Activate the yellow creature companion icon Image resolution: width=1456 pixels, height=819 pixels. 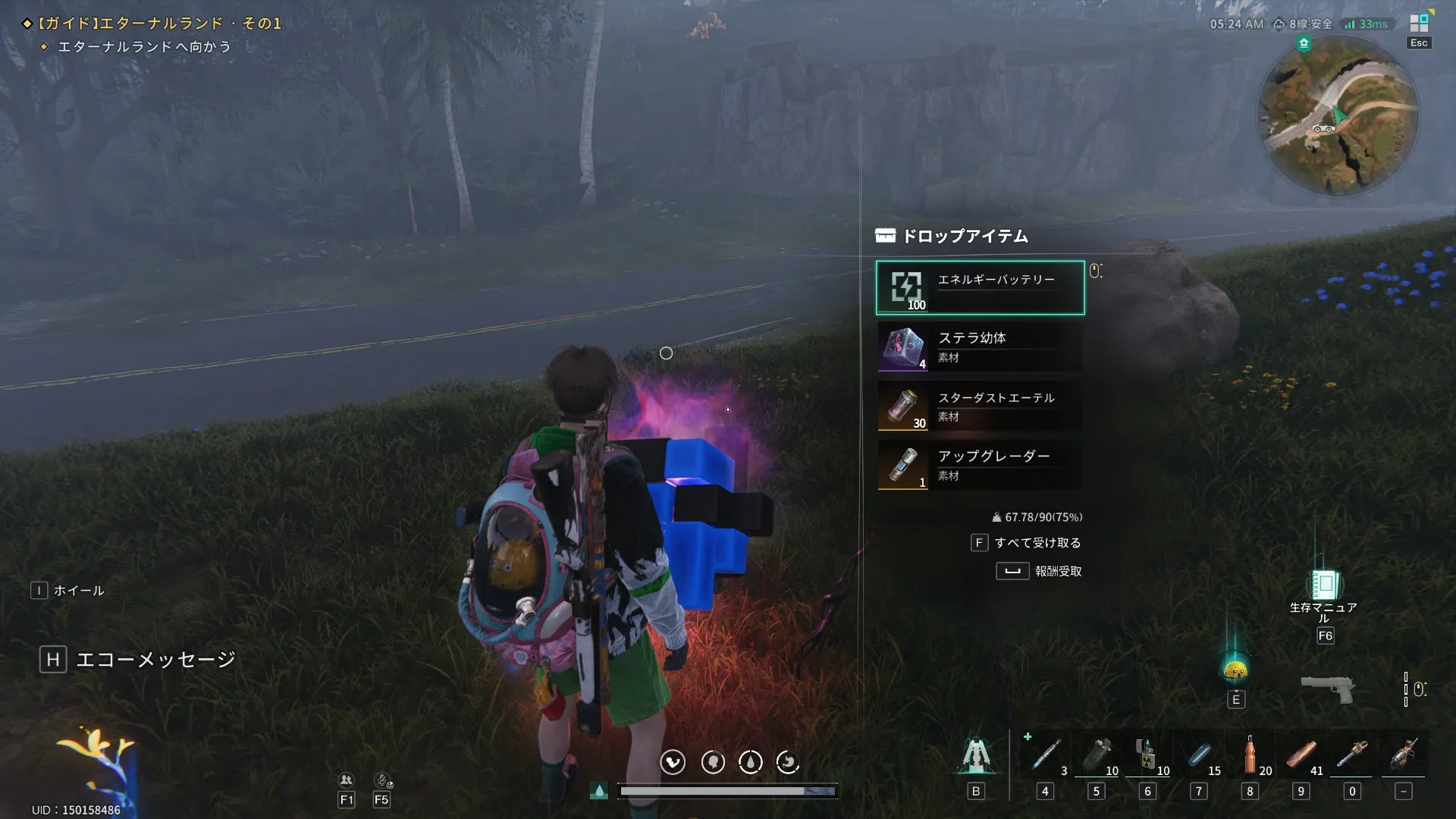pyautogui.click(x=1235, y=670)
